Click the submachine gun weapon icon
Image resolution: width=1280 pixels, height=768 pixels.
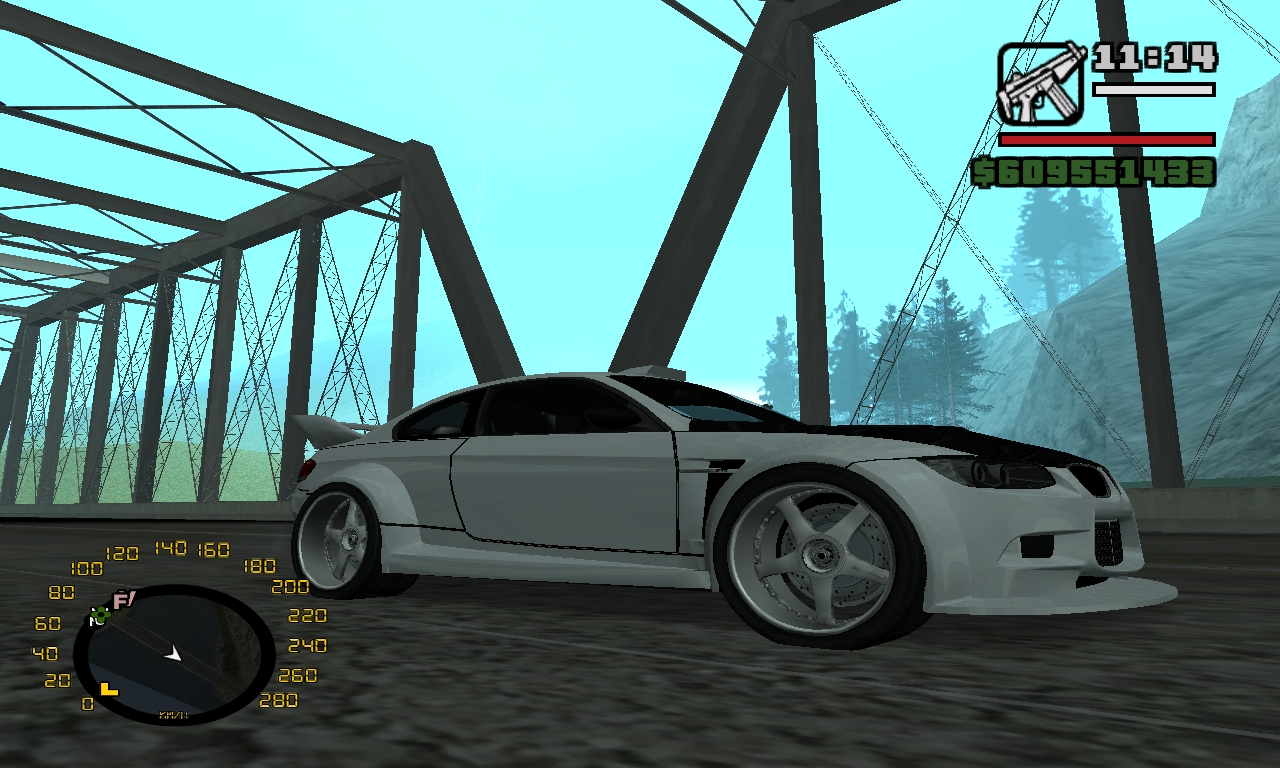pyautogui.click(x=1040, y=83)
